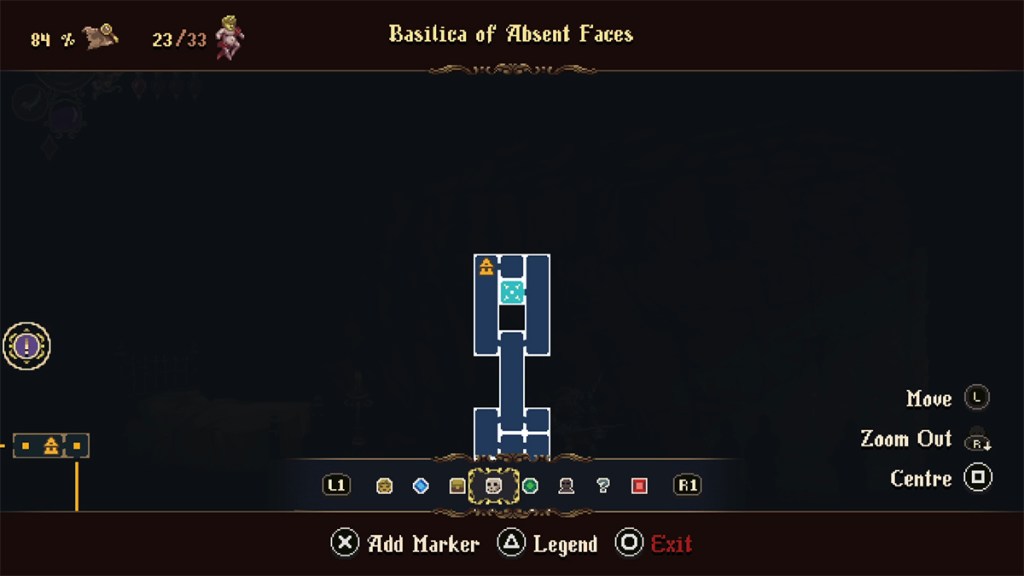Pick the red square marker
Screen dimensions: 1024x576
coord(639,486)
